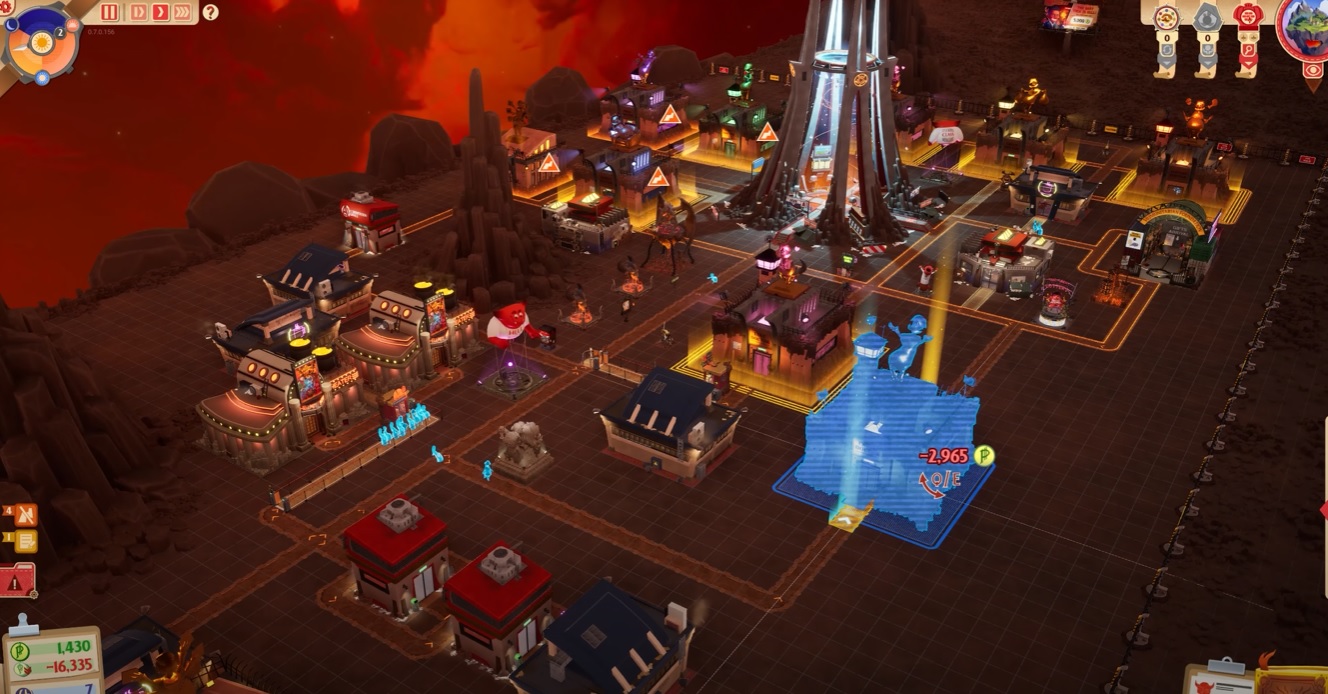Viewport: 1328px width, 694px height.
Task: Set game speed to slow
Action: point(138,12)
